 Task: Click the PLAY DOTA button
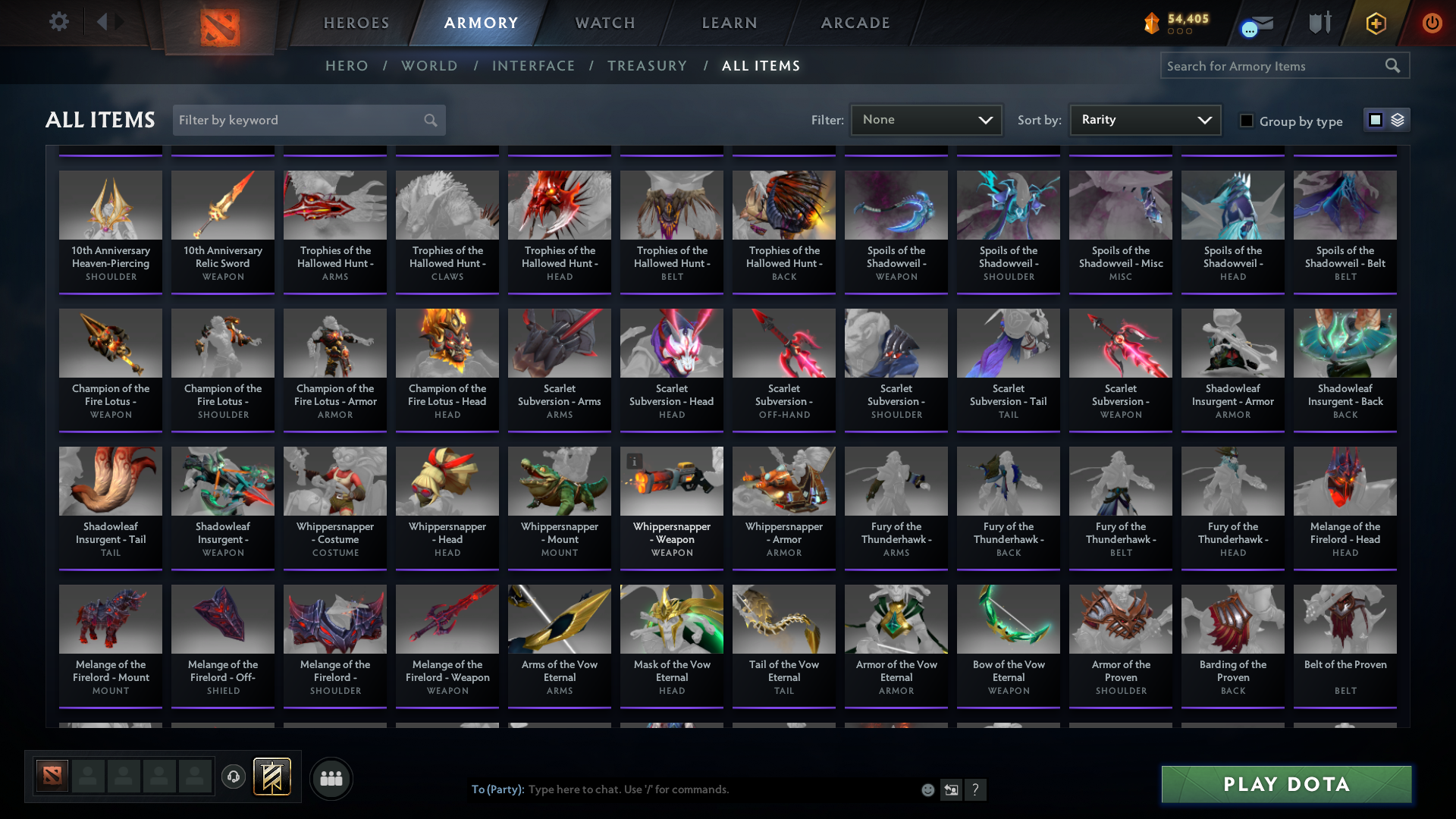(x=1285, y=784)
